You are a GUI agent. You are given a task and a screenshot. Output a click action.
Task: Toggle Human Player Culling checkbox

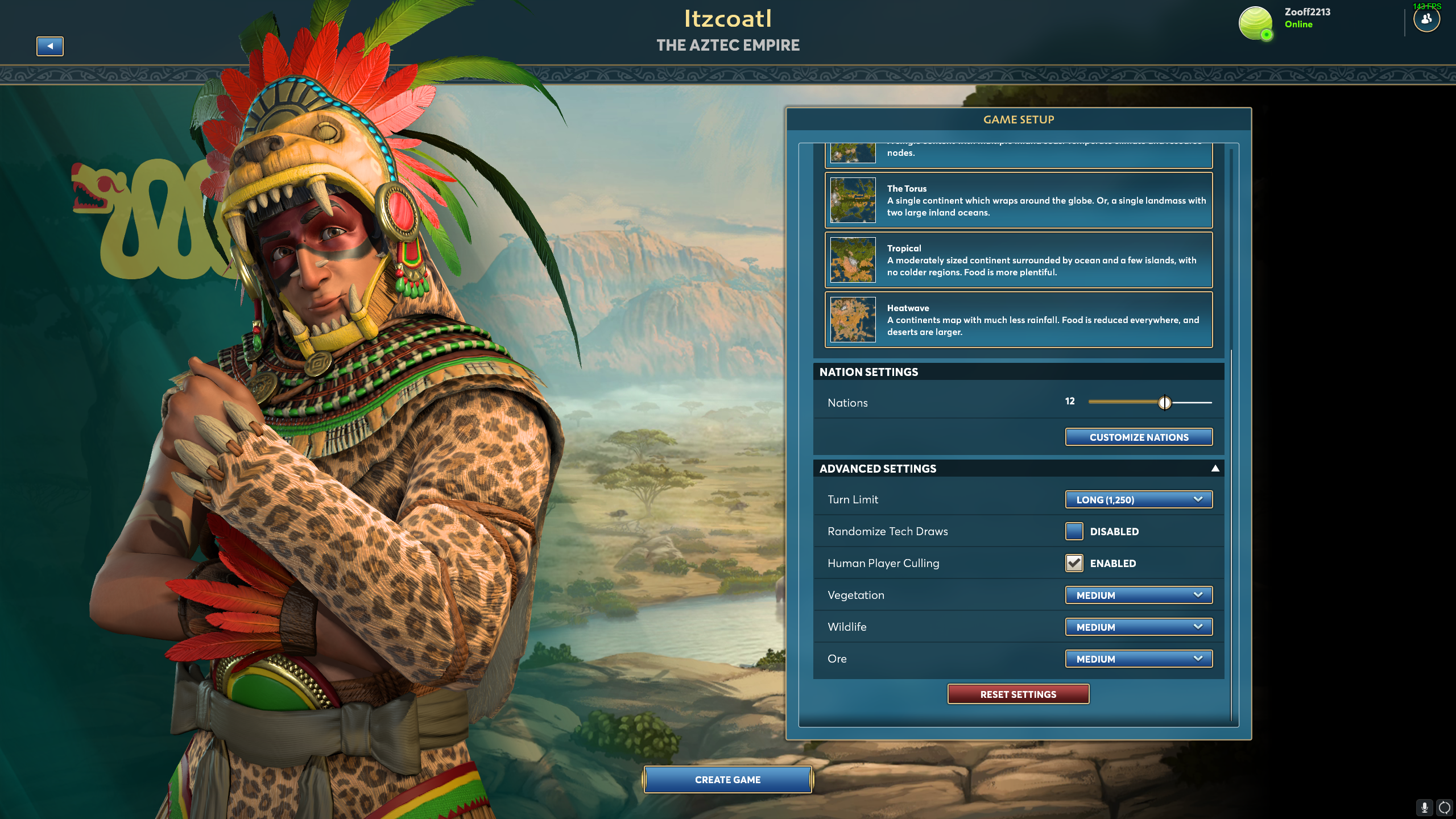[x=1074, y=563]
